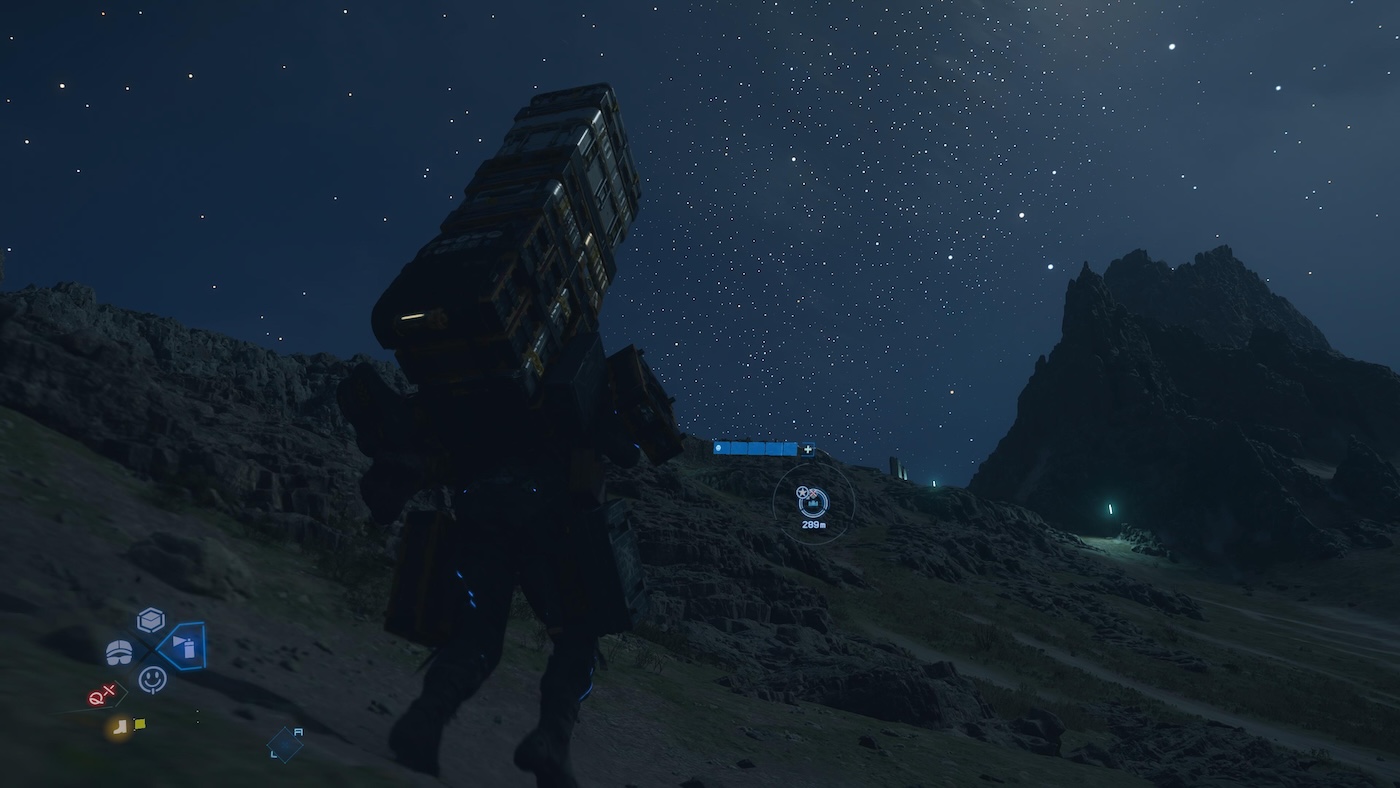The image size is (1400, 788).
Task: Select the cargo box icon in the wheel
Action: pyautogui.click(x=151, y=620)
